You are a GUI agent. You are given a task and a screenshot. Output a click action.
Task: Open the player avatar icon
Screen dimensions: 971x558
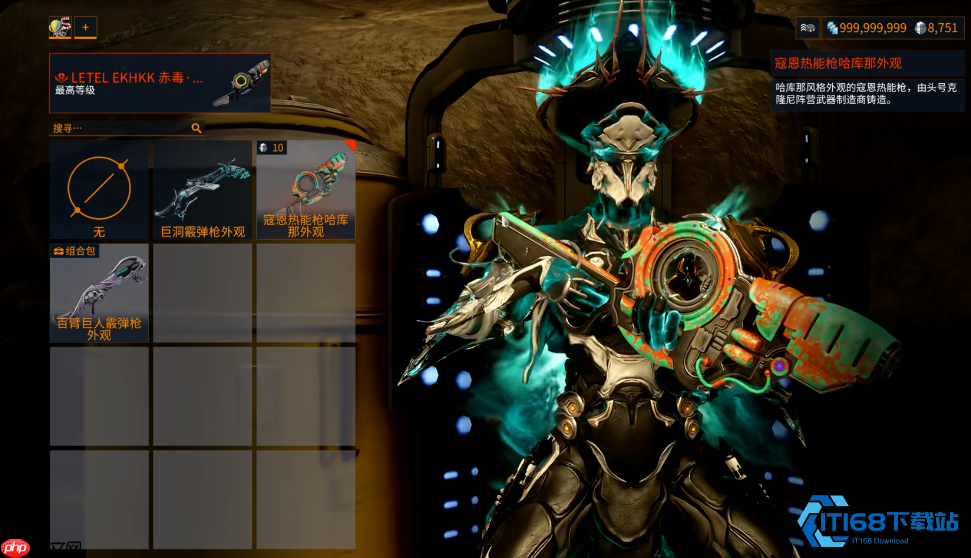tap(59, 27)
